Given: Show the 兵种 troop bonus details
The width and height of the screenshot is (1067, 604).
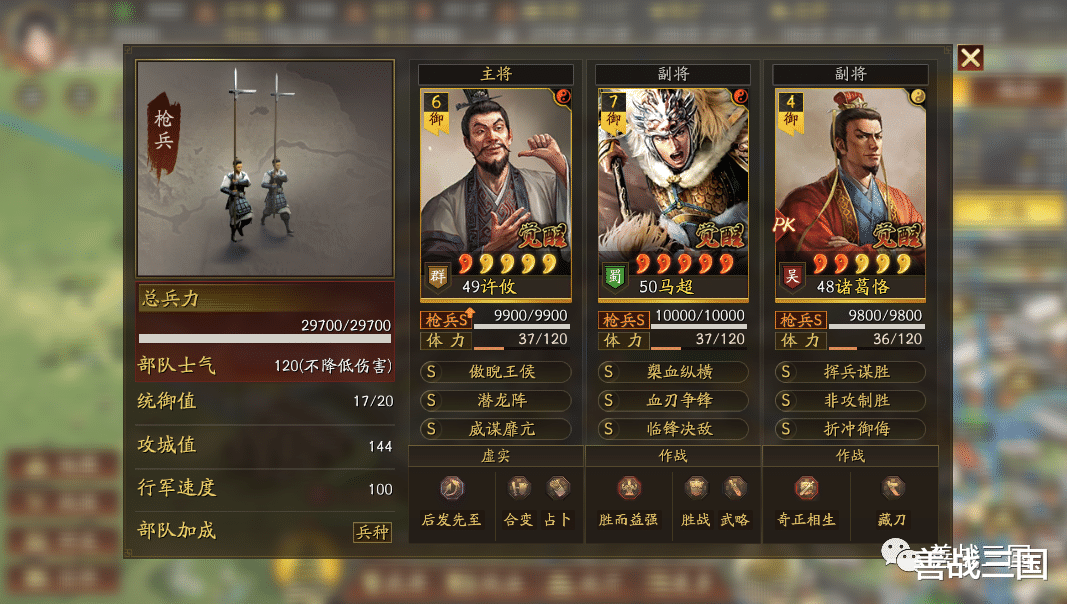Looking at the screenshot, I should (372, 532).
